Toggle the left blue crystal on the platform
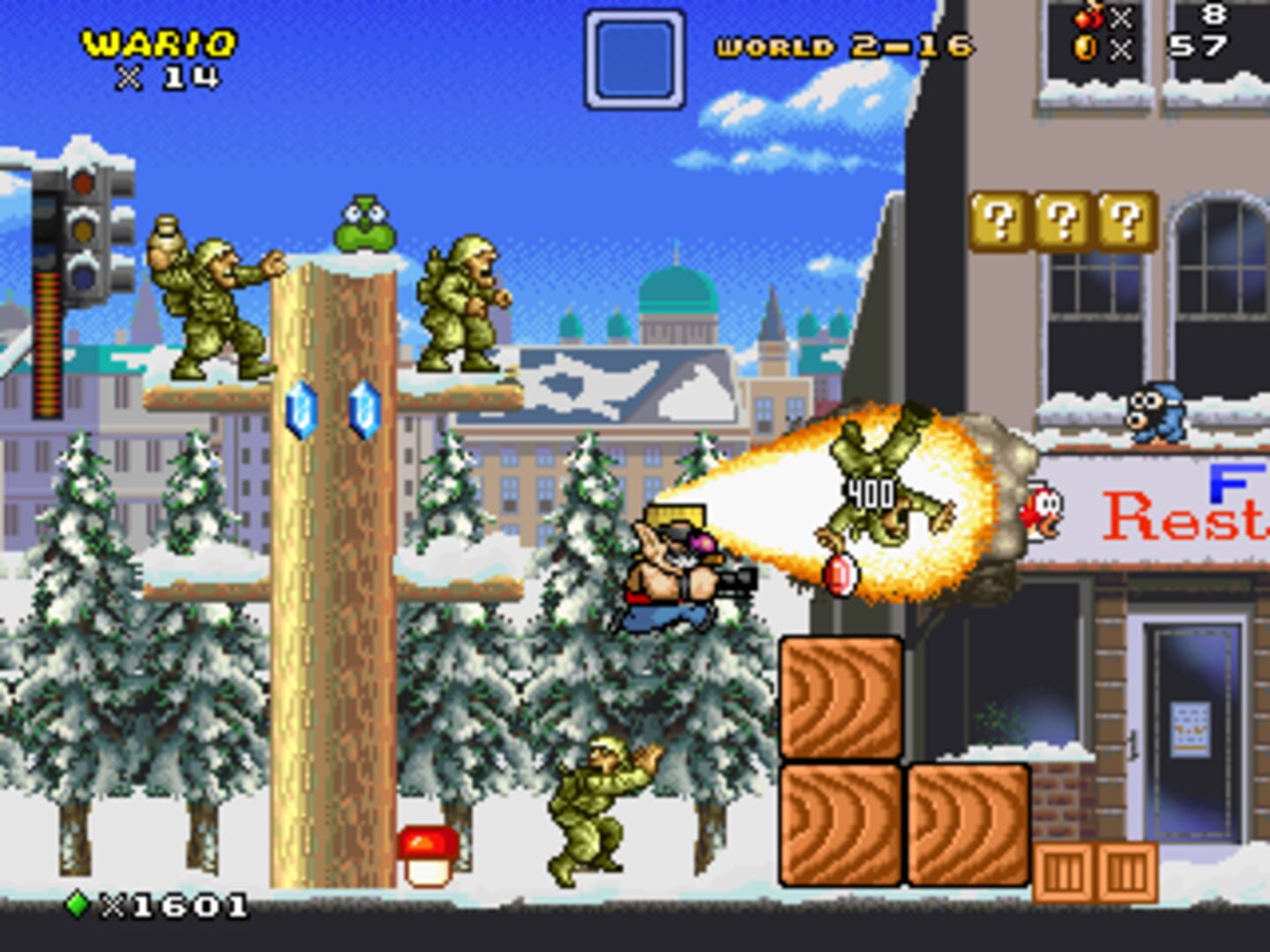 (x=300, y=408)
